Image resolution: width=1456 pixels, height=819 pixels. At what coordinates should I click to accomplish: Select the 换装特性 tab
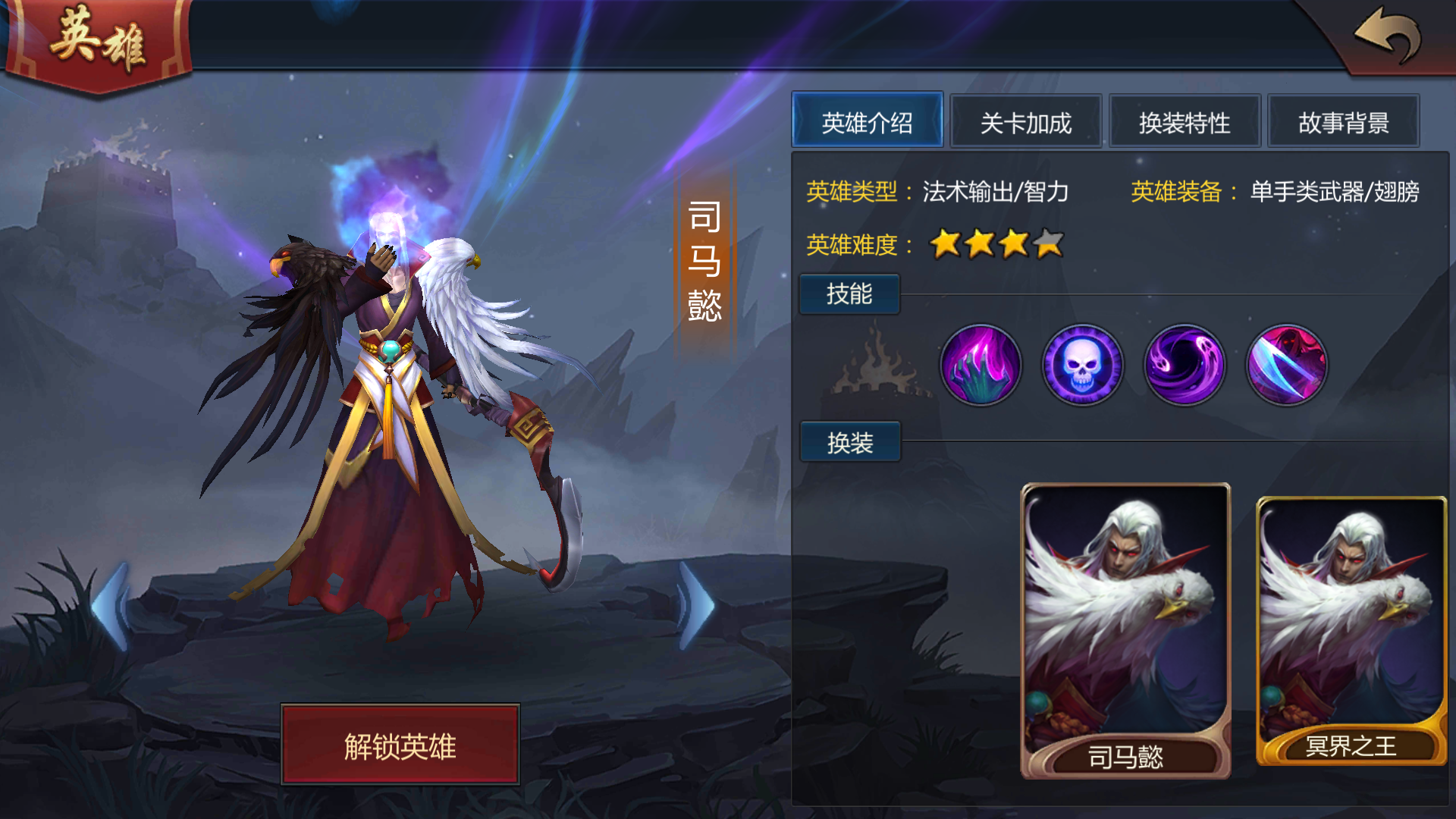(x=1185, y=121)
